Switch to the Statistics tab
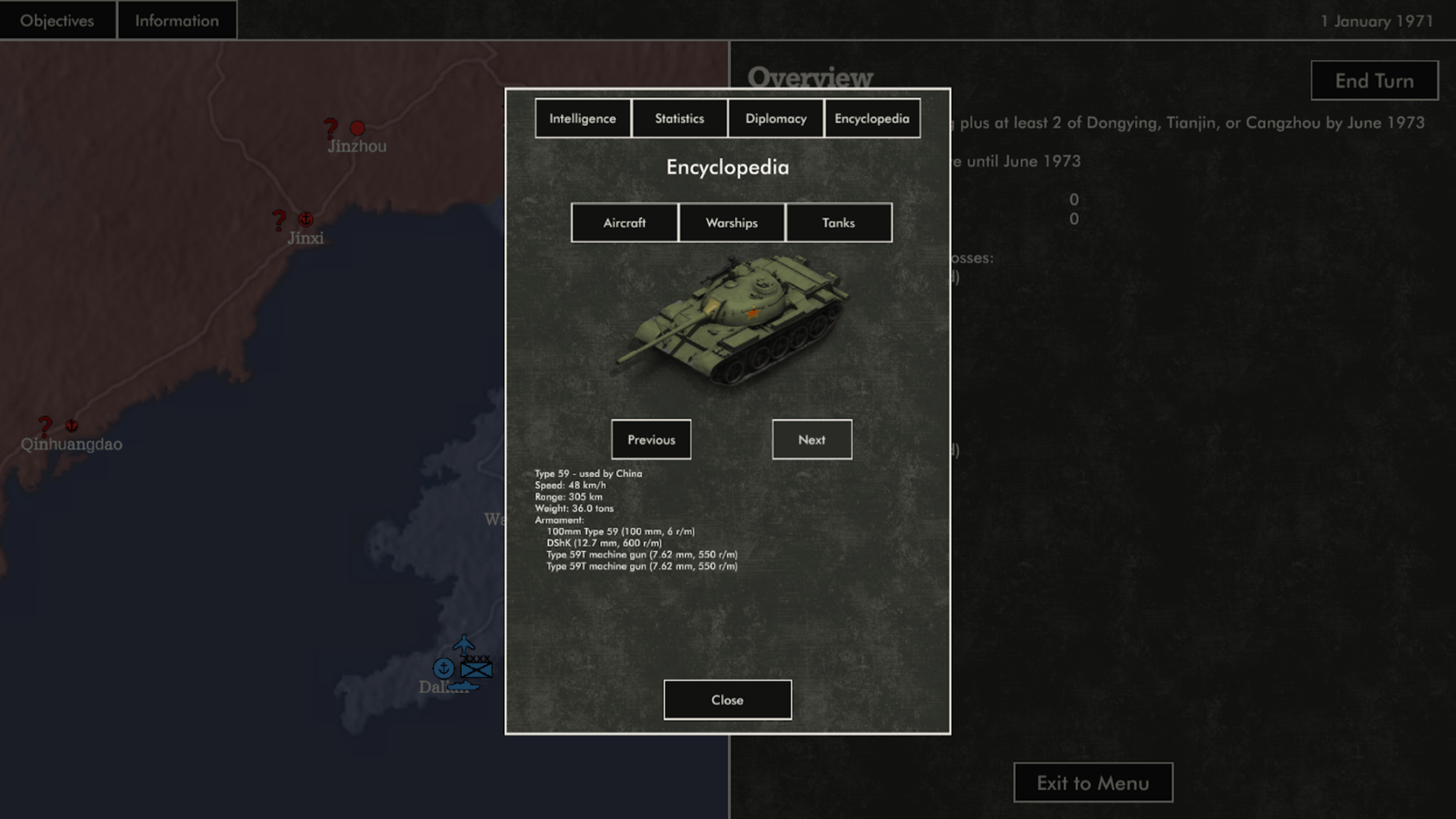Viewport: 1456px width, 819px height. click(679, 119)
